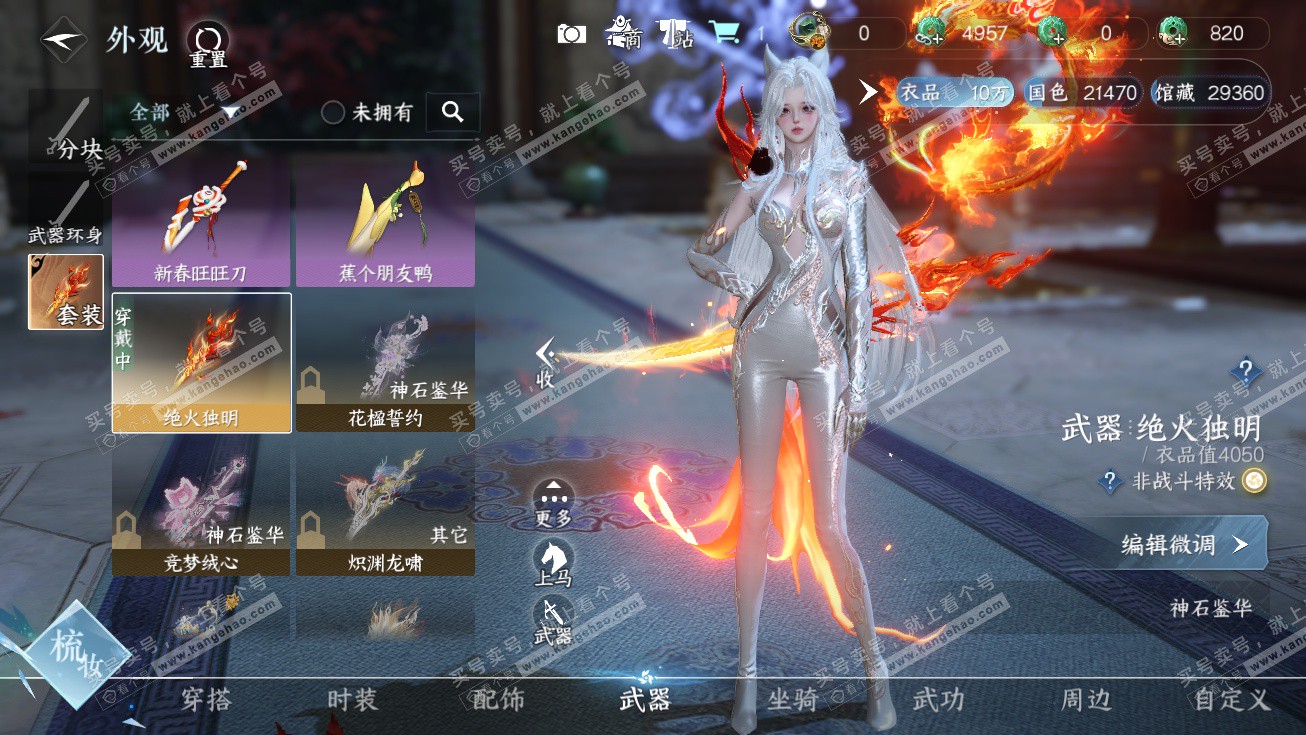Open 编辑微调 fine-tune editor
1306x735 pixels.
(x=1182, y=544)
